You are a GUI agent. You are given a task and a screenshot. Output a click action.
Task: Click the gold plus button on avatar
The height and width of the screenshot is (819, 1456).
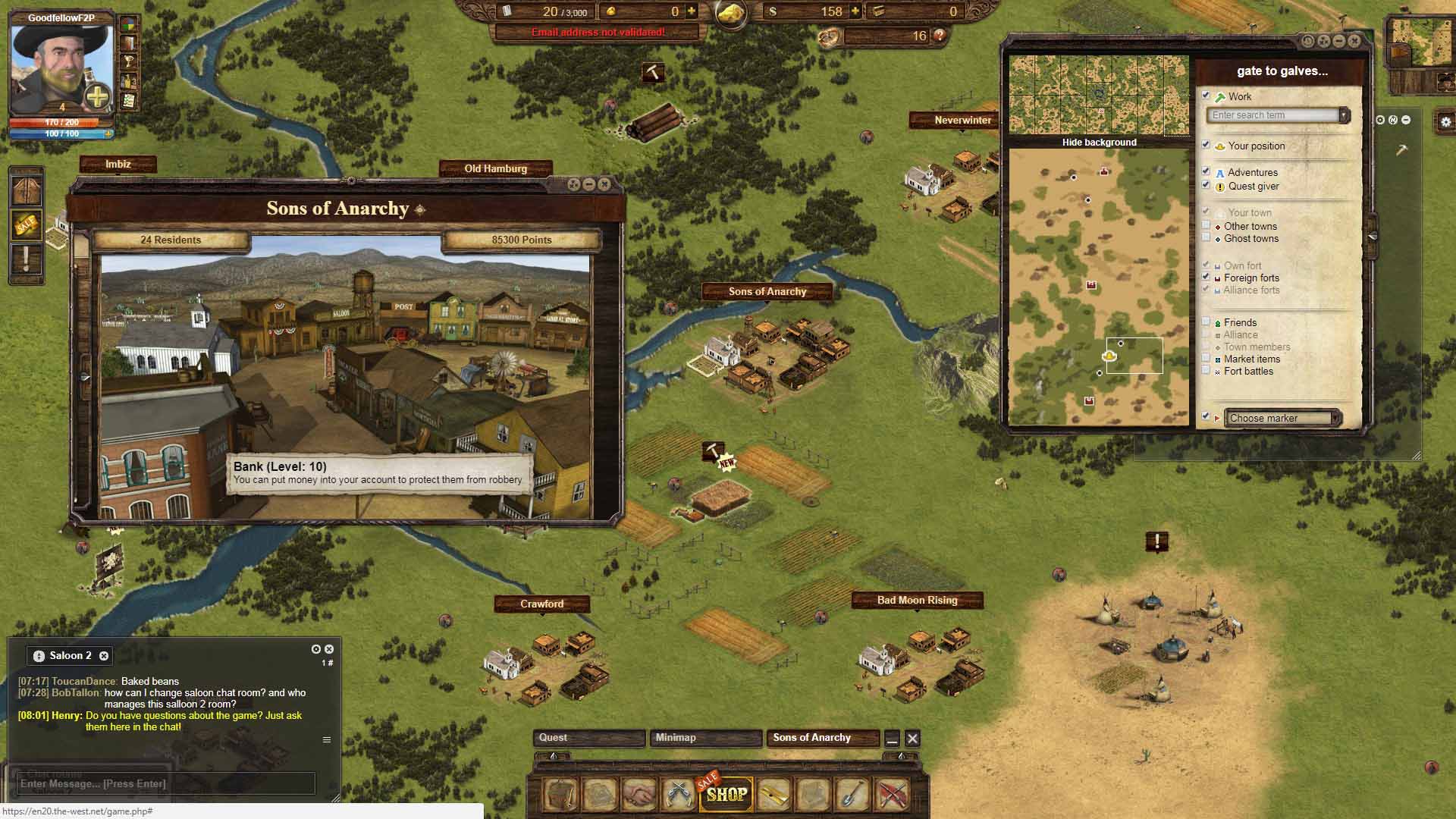coord(98,97)
